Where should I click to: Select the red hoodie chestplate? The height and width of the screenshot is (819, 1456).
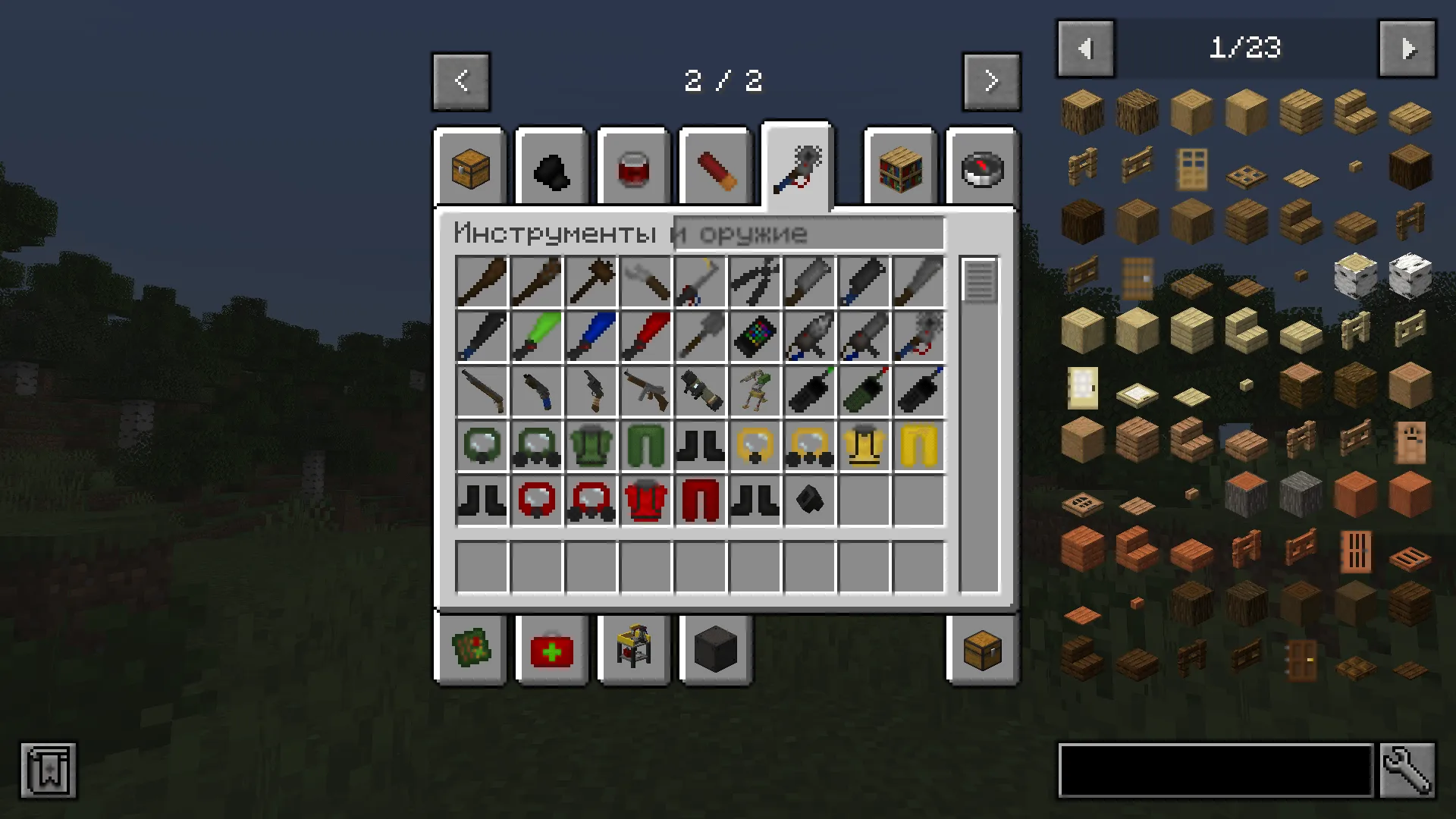645,500
